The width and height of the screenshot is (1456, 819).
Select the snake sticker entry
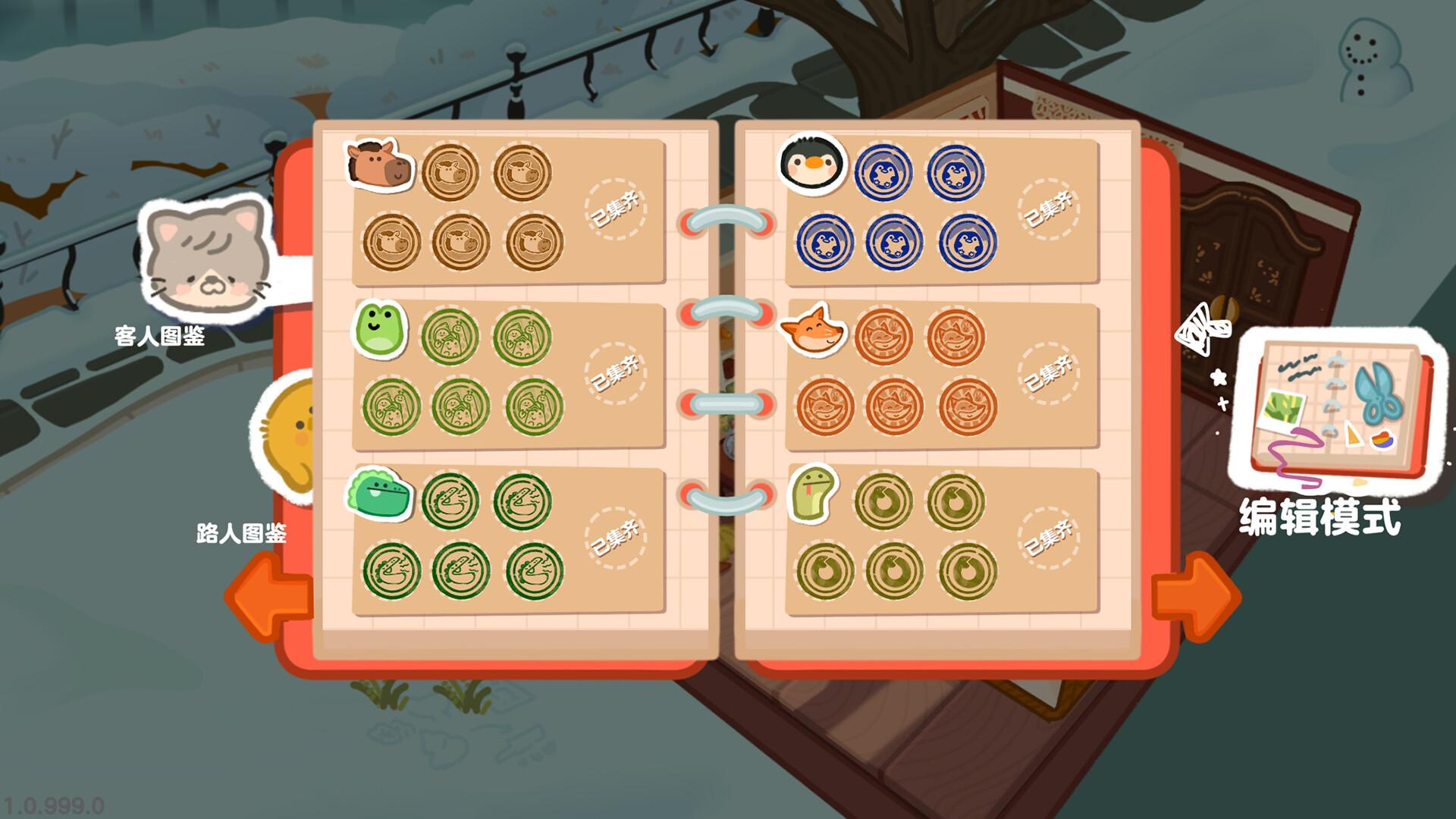click(x=813, y=491)
